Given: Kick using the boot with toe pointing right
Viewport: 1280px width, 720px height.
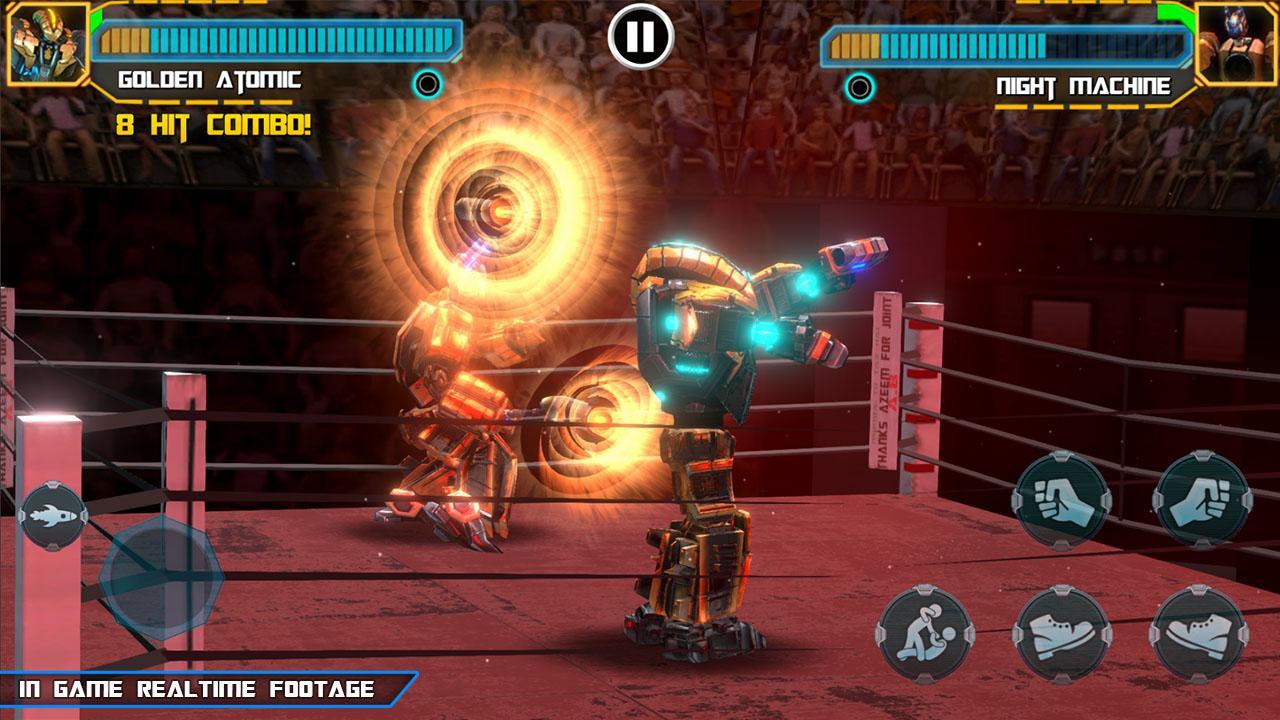Looking at the screenshot, I should point(1061,635).
